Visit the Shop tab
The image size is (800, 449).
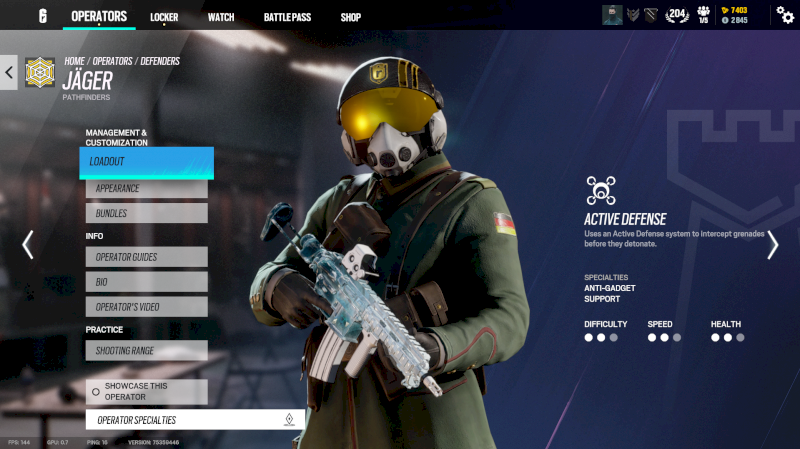pos(350,17)
